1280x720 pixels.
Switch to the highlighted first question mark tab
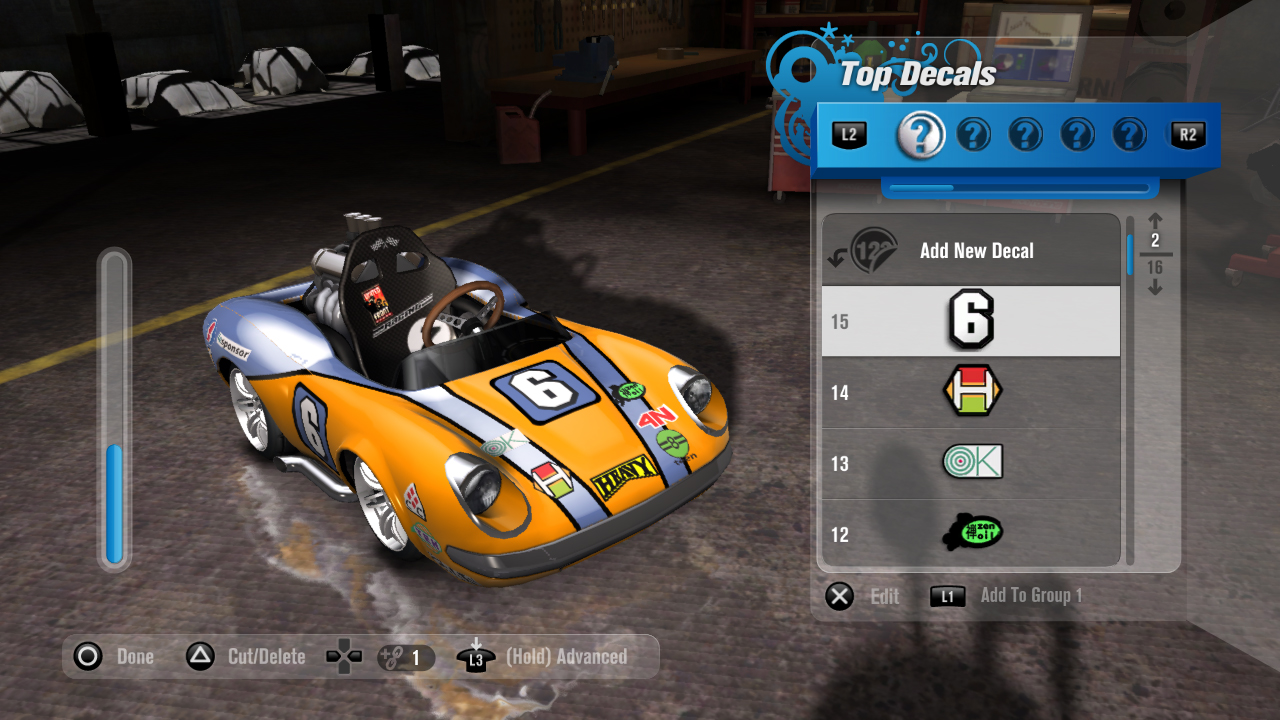pyautogui.click(x=920, y=134)
